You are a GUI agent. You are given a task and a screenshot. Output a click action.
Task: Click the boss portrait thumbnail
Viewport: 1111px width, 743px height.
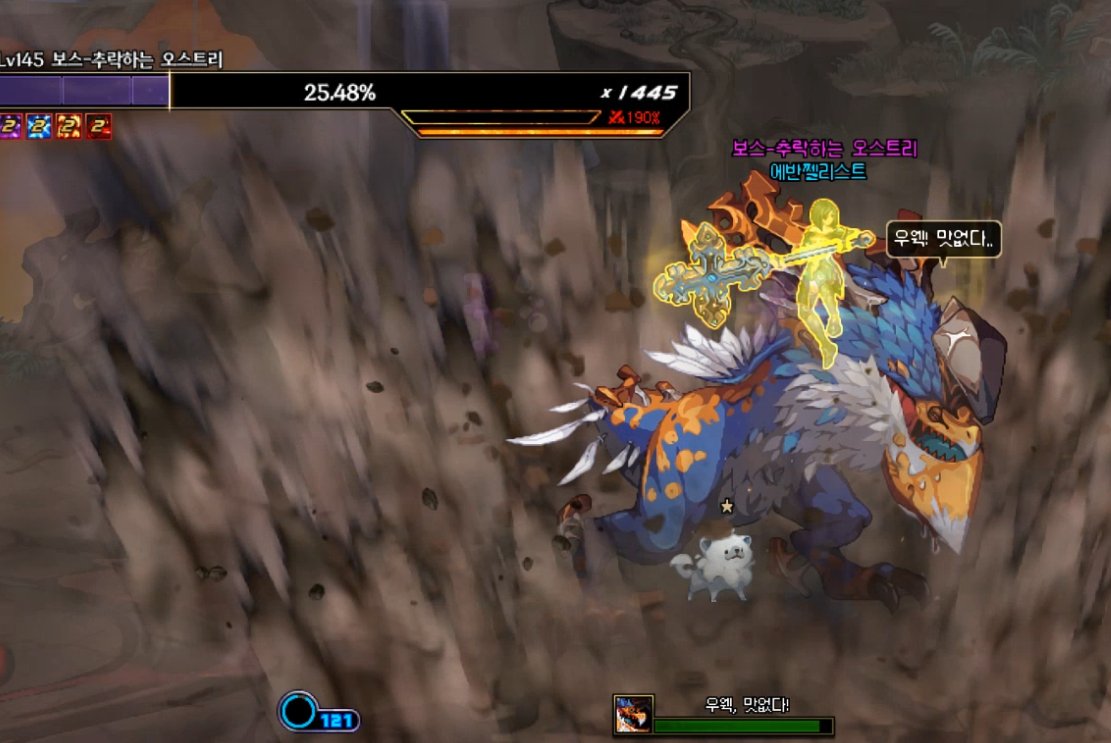pos(633,714)
